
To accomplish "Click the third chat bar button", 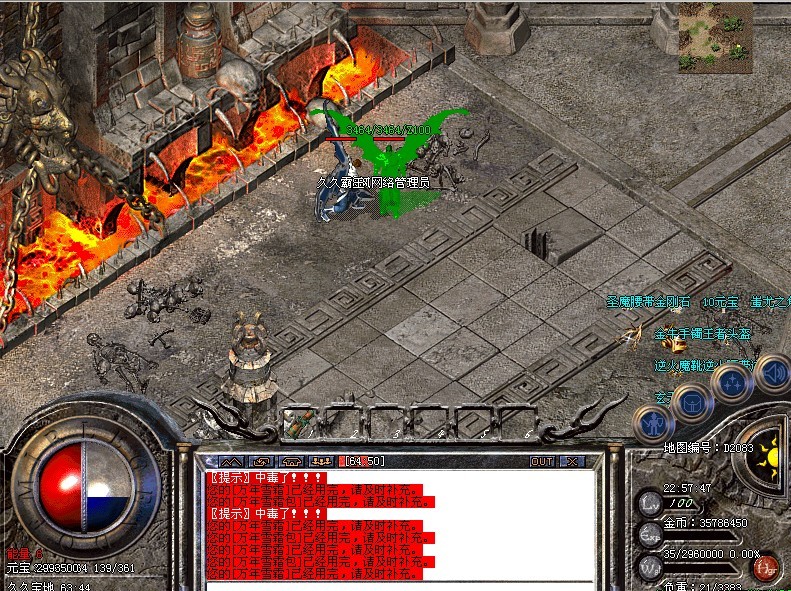I will point(292,461).
